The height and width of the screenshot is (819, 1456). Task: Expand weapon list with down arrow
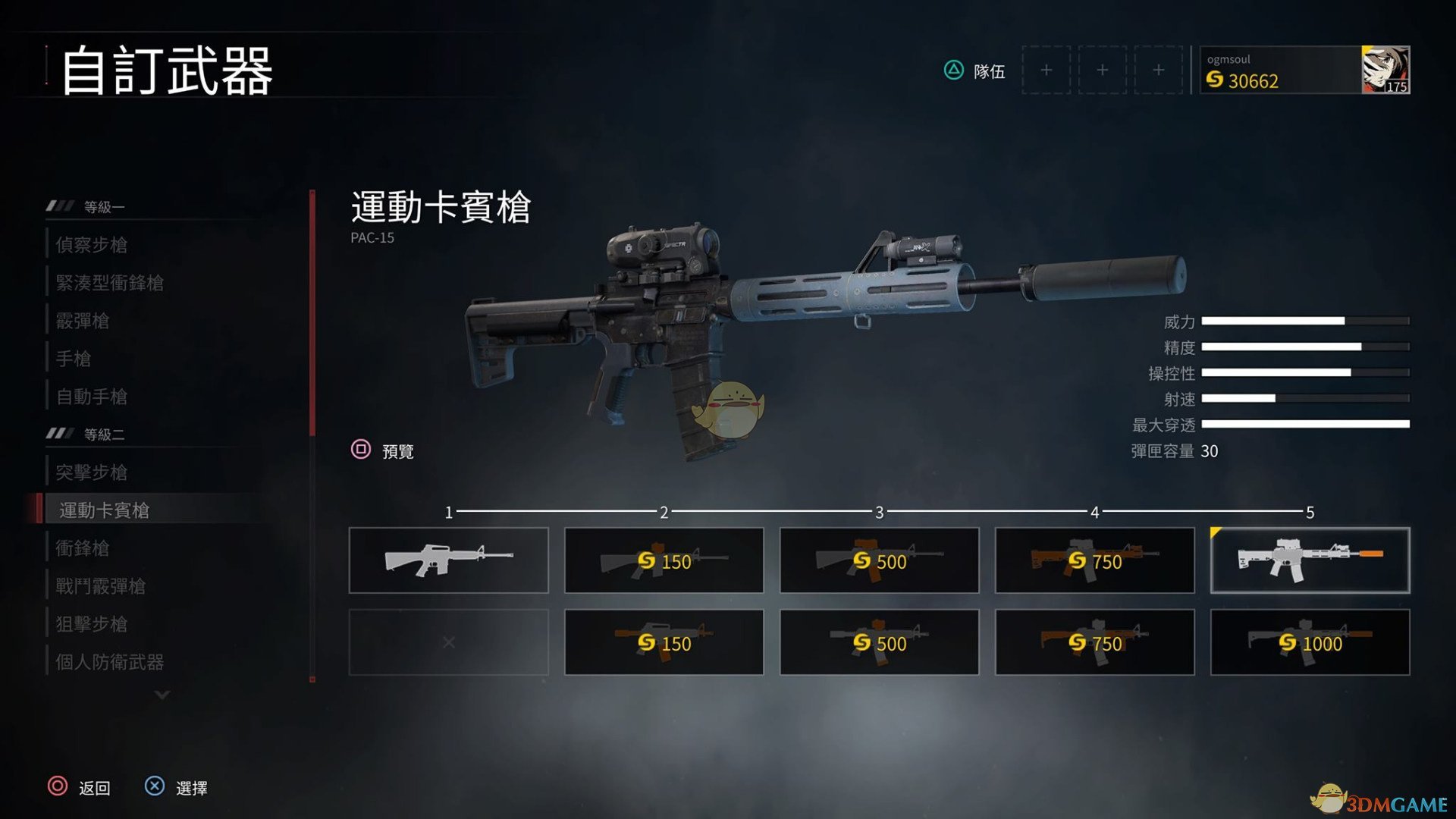[x=162, y=695]
